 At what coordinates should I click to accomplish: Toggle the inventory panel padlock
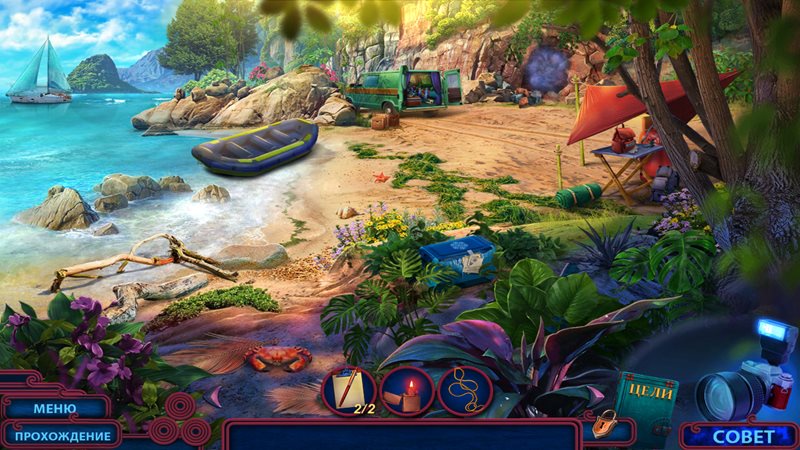tap(603, 425)
